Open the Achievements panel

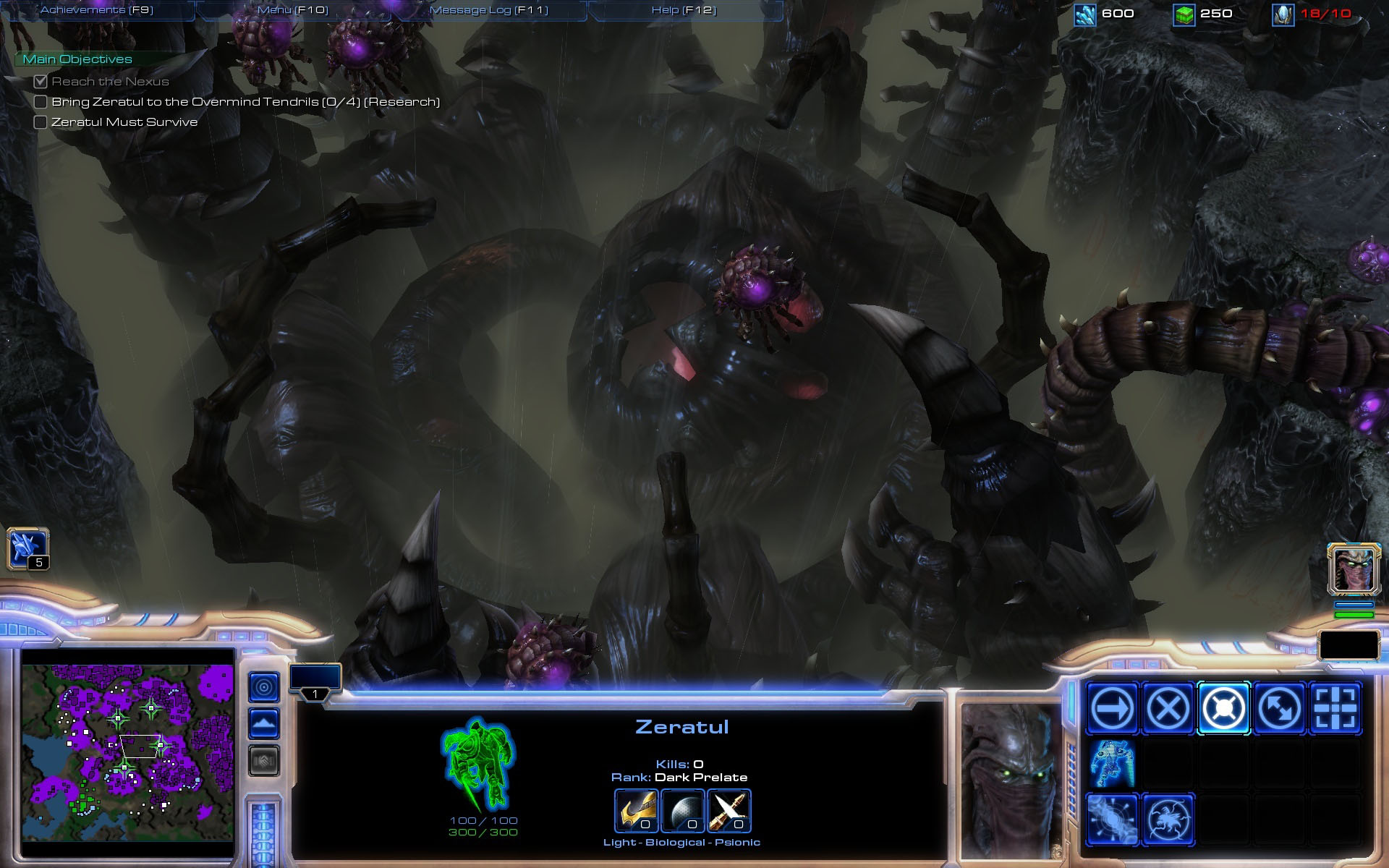click(x=97, y=10)
